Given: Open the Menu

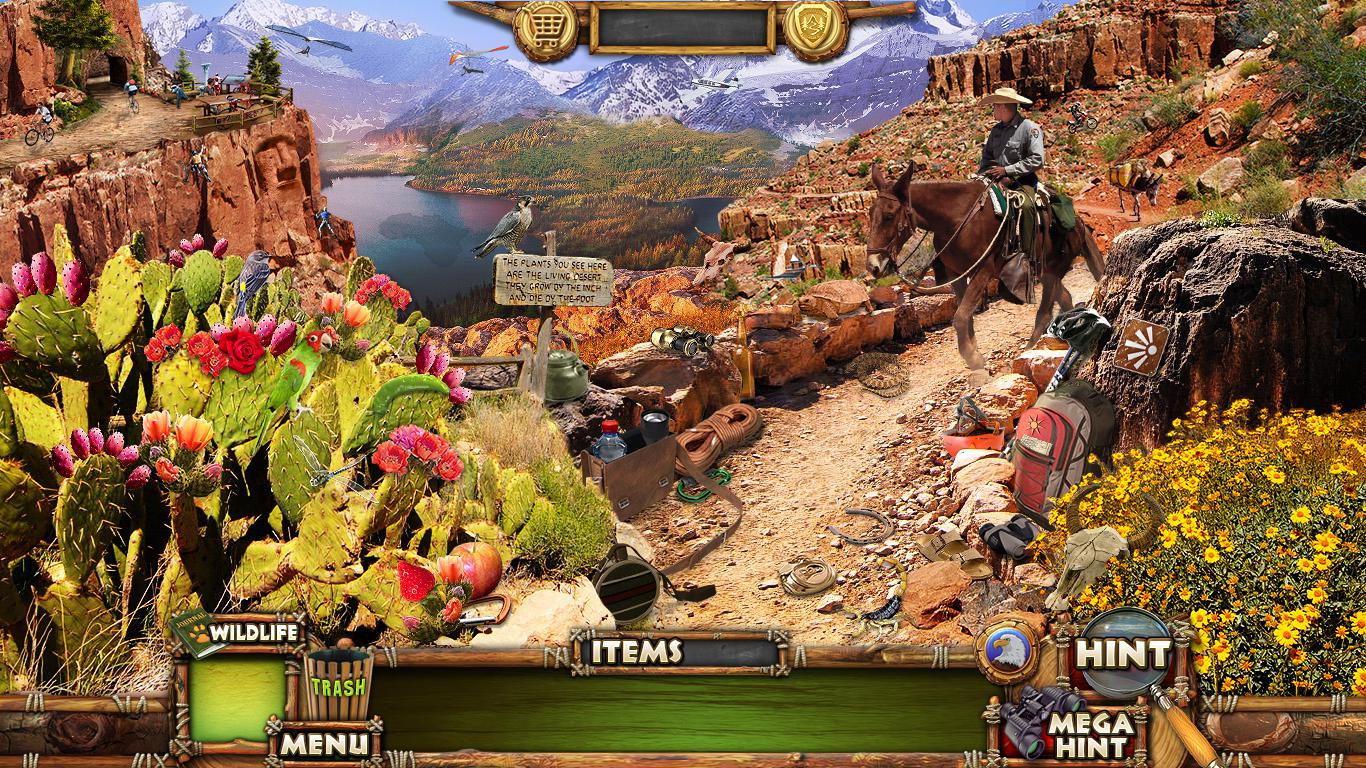Looking at the screenshot, I should pyautogui.click(x=323, y=743).
